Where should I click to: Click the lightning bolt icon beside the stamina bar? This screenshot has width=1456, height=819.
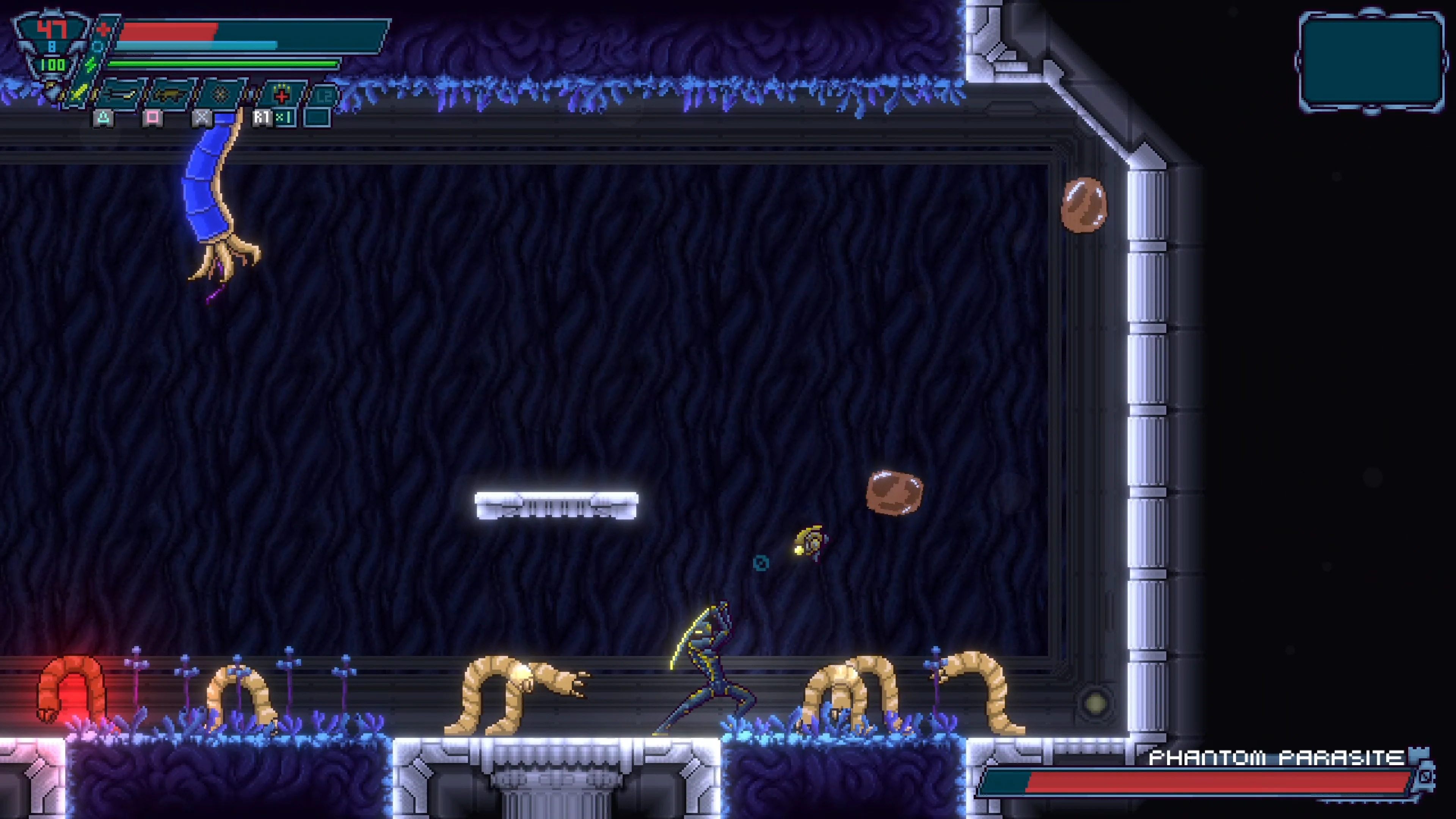pyautogui.click(x=91, y=64)
